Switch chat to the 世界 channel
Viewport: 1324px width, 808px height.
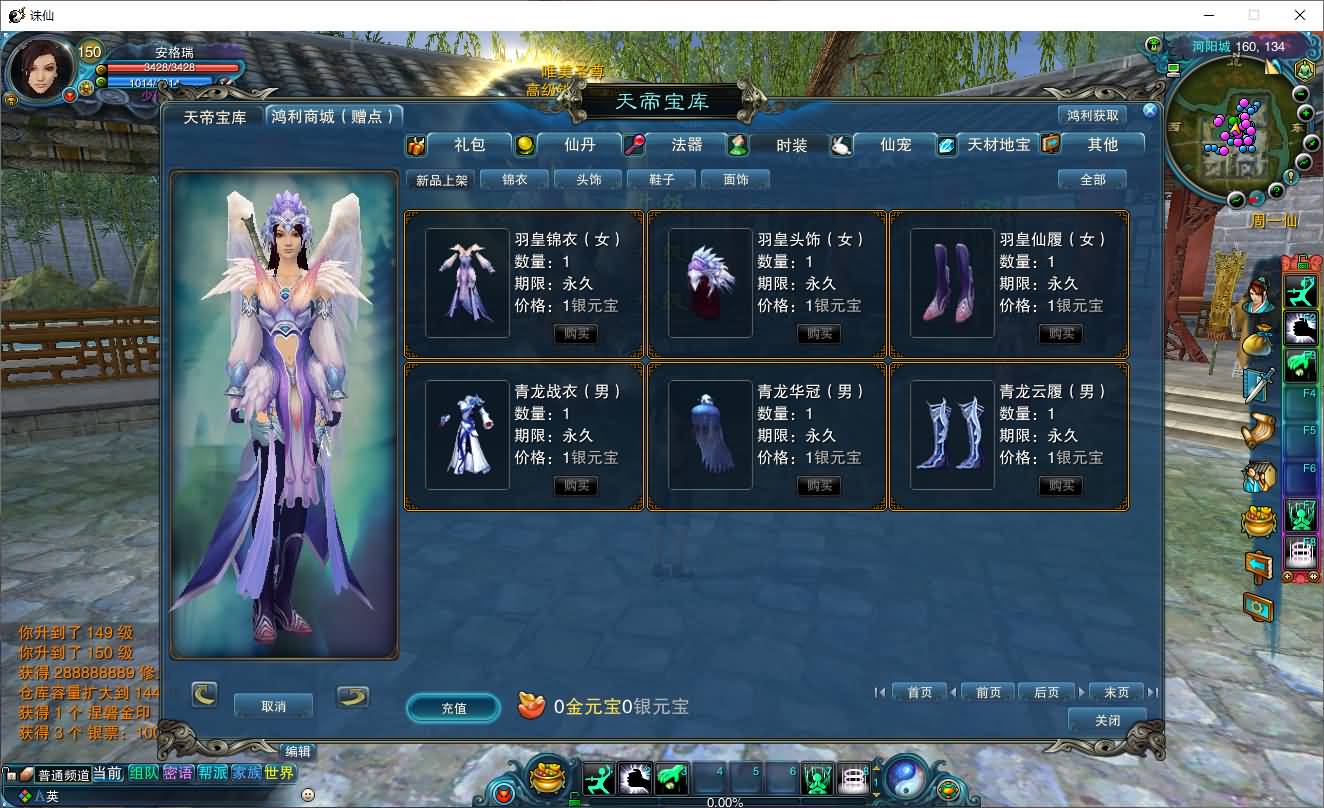coord(280,773)
